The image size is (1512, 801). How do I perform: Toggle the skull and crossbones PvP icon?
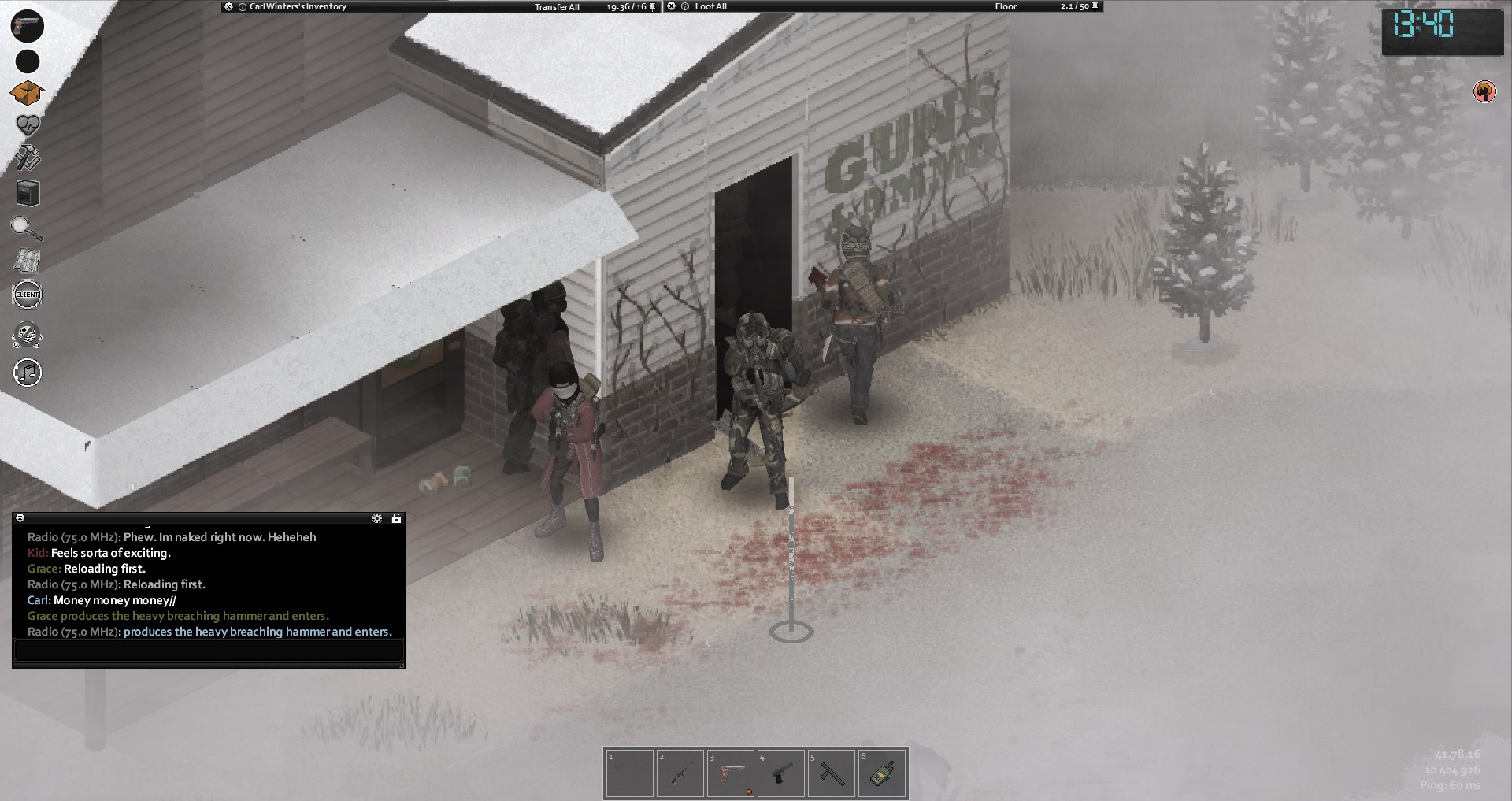28,335
